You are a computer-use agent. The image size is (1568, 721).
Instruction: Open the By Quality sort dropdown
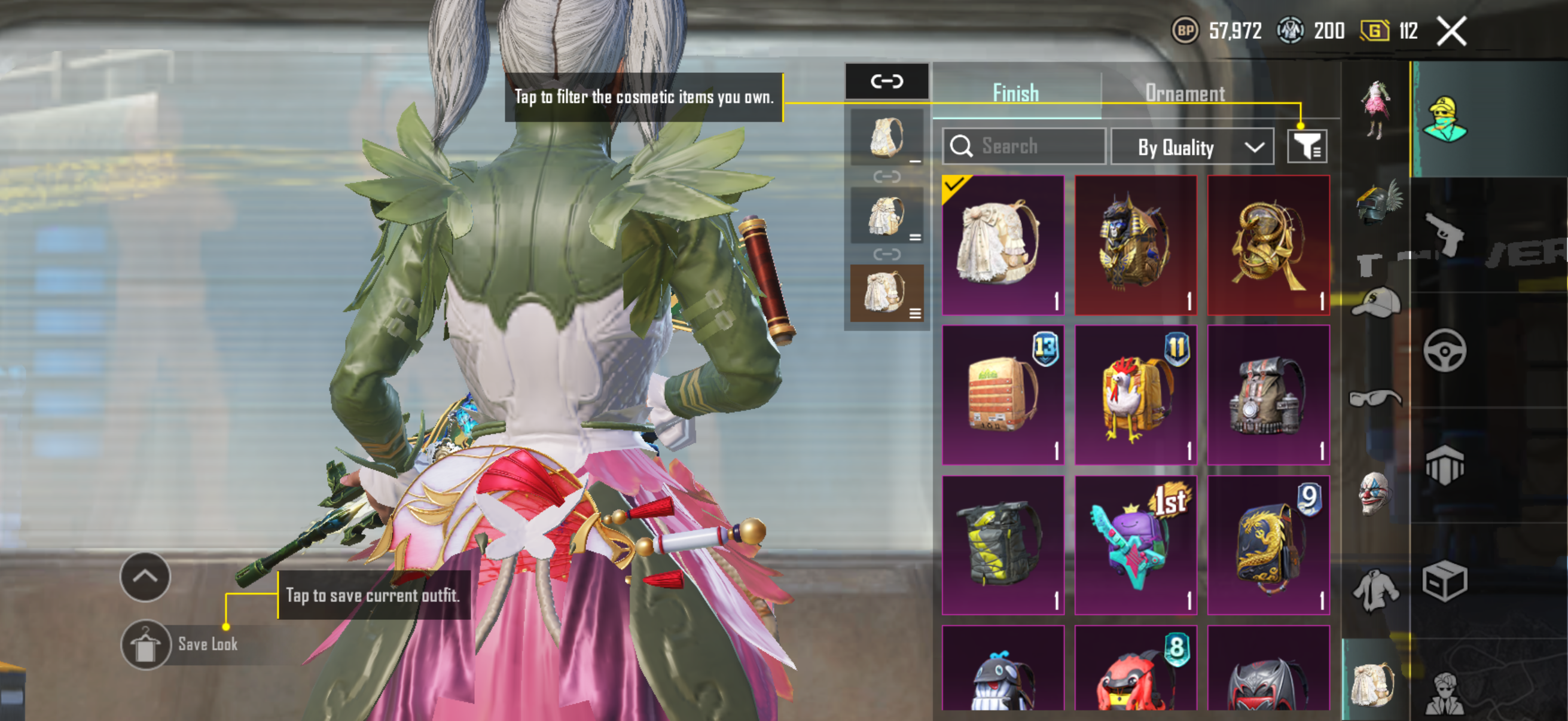[x=1192, y=146]
